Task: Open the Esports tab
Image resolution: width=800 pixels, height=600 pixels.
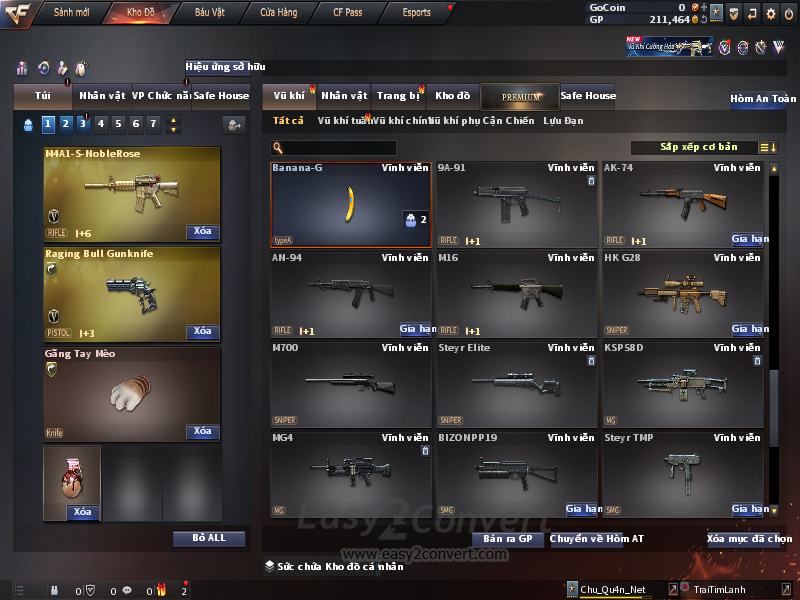Action: click(x=416, y=13)
